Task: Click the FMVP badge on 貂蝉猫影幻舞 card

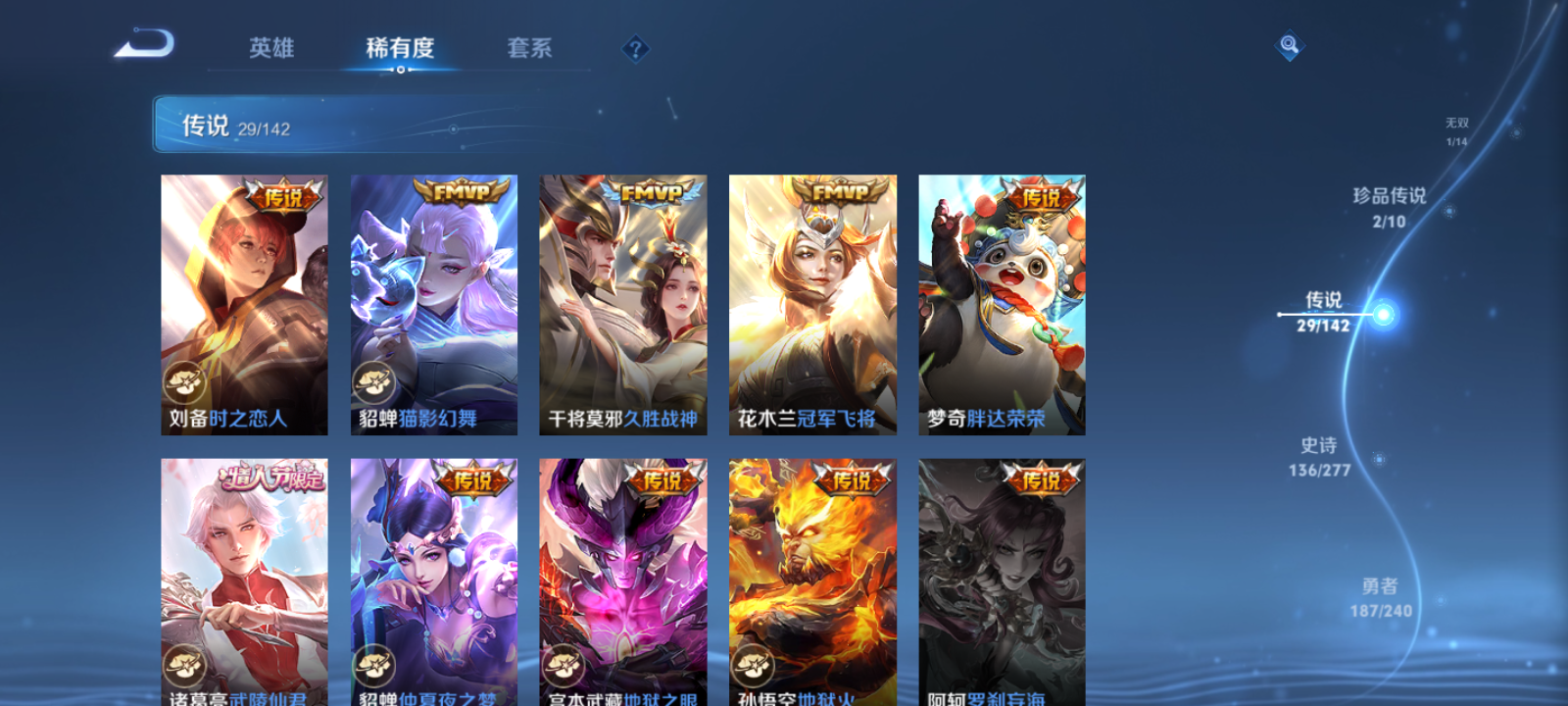Action: click(x=460, y=193)
